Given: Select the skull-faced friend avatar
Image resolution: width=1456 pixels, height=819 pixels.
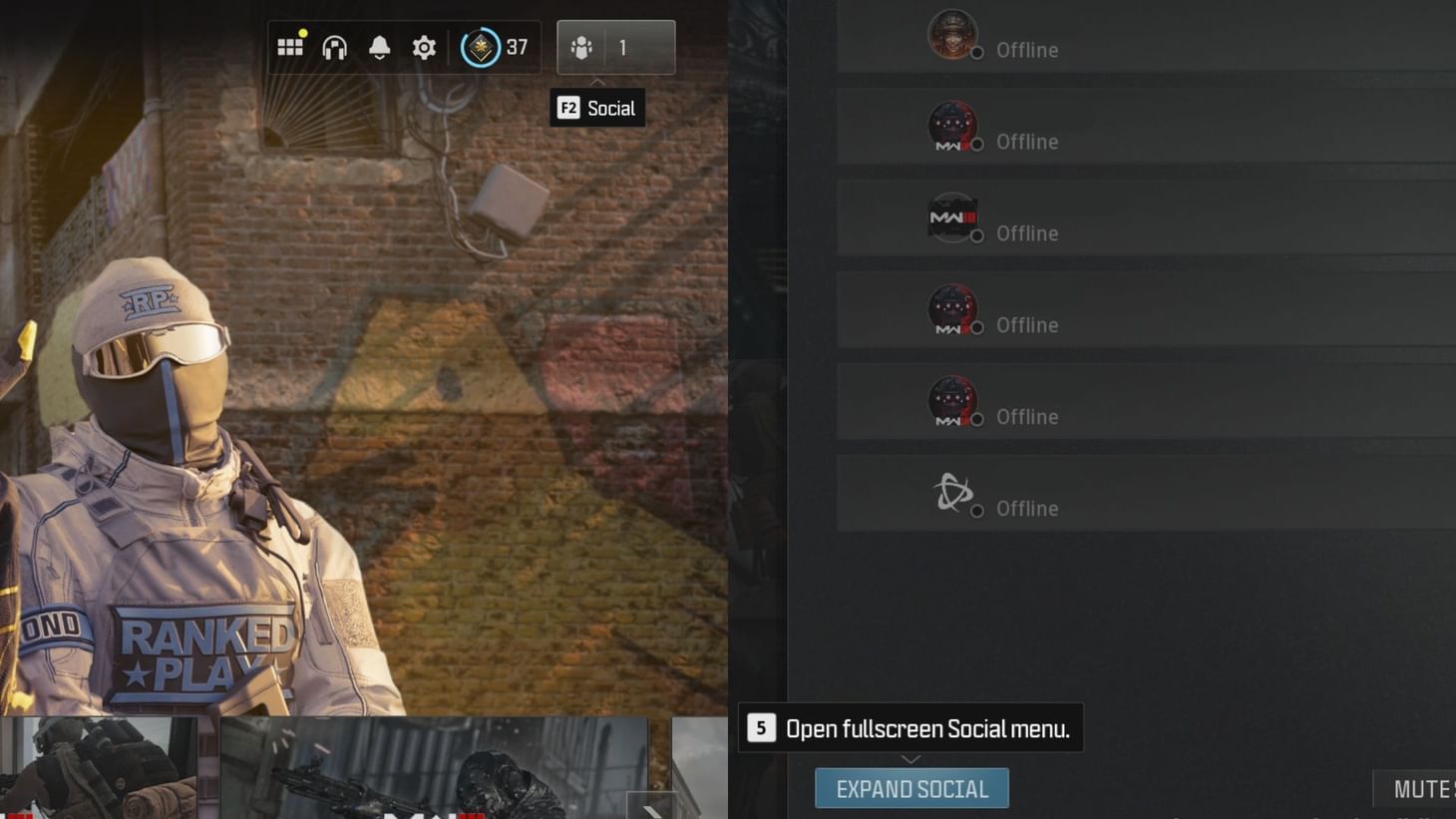Looking at the screenshot, I should (952, 33).
